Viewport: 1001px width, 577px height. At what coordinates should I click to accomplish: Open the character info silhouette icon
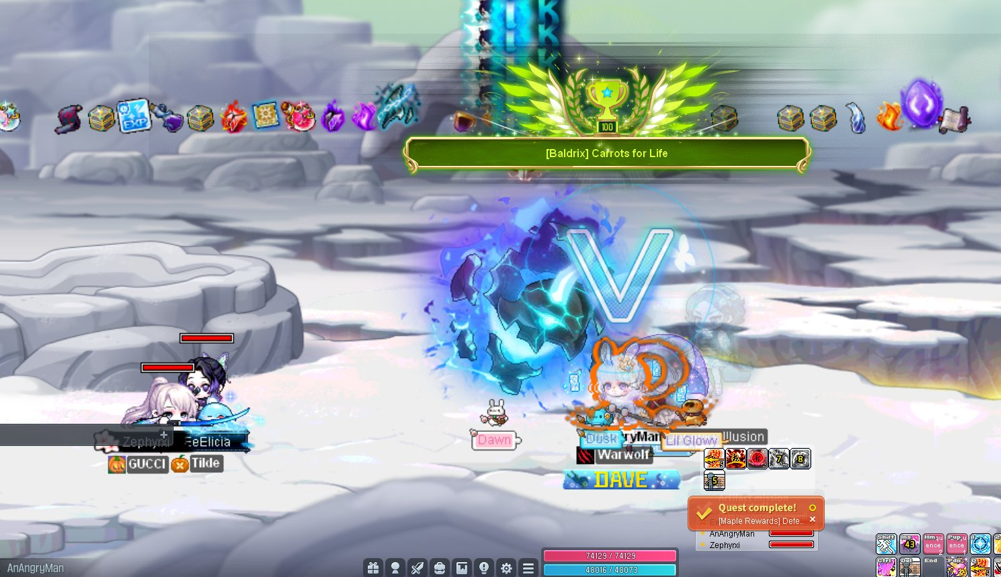pos(395,568)
